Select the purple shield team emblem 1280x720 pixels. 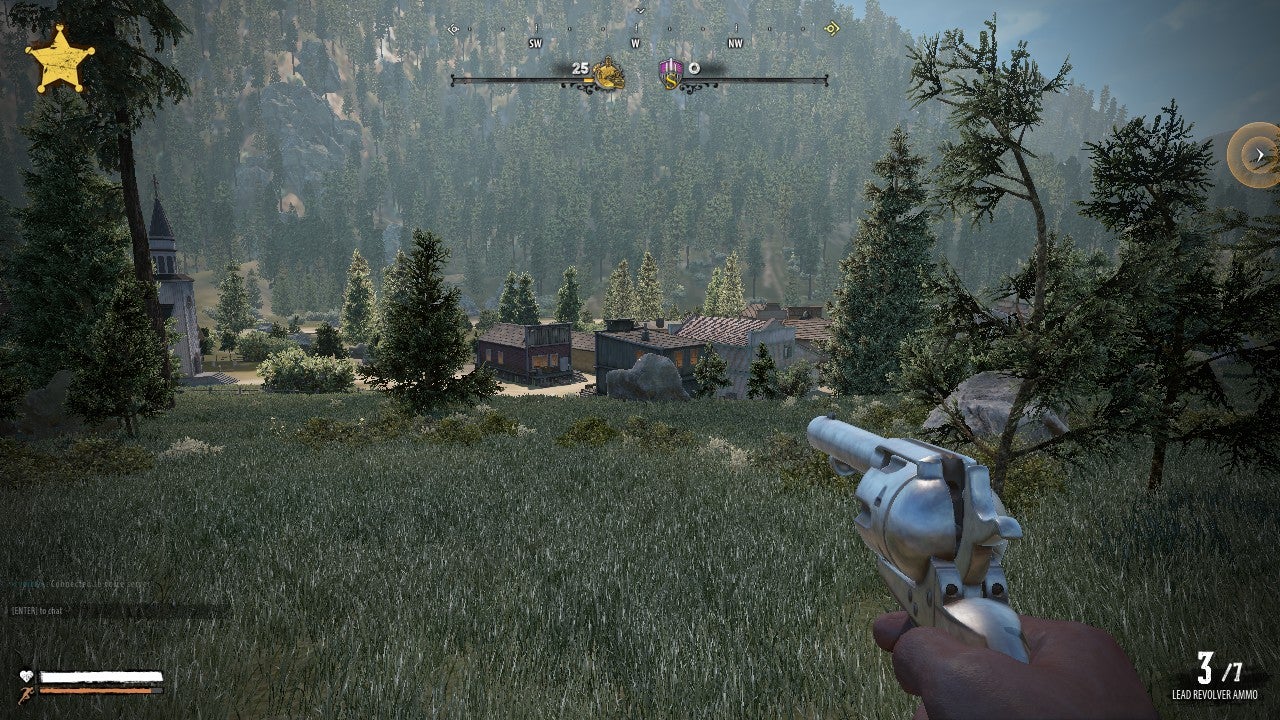[670, 72]
